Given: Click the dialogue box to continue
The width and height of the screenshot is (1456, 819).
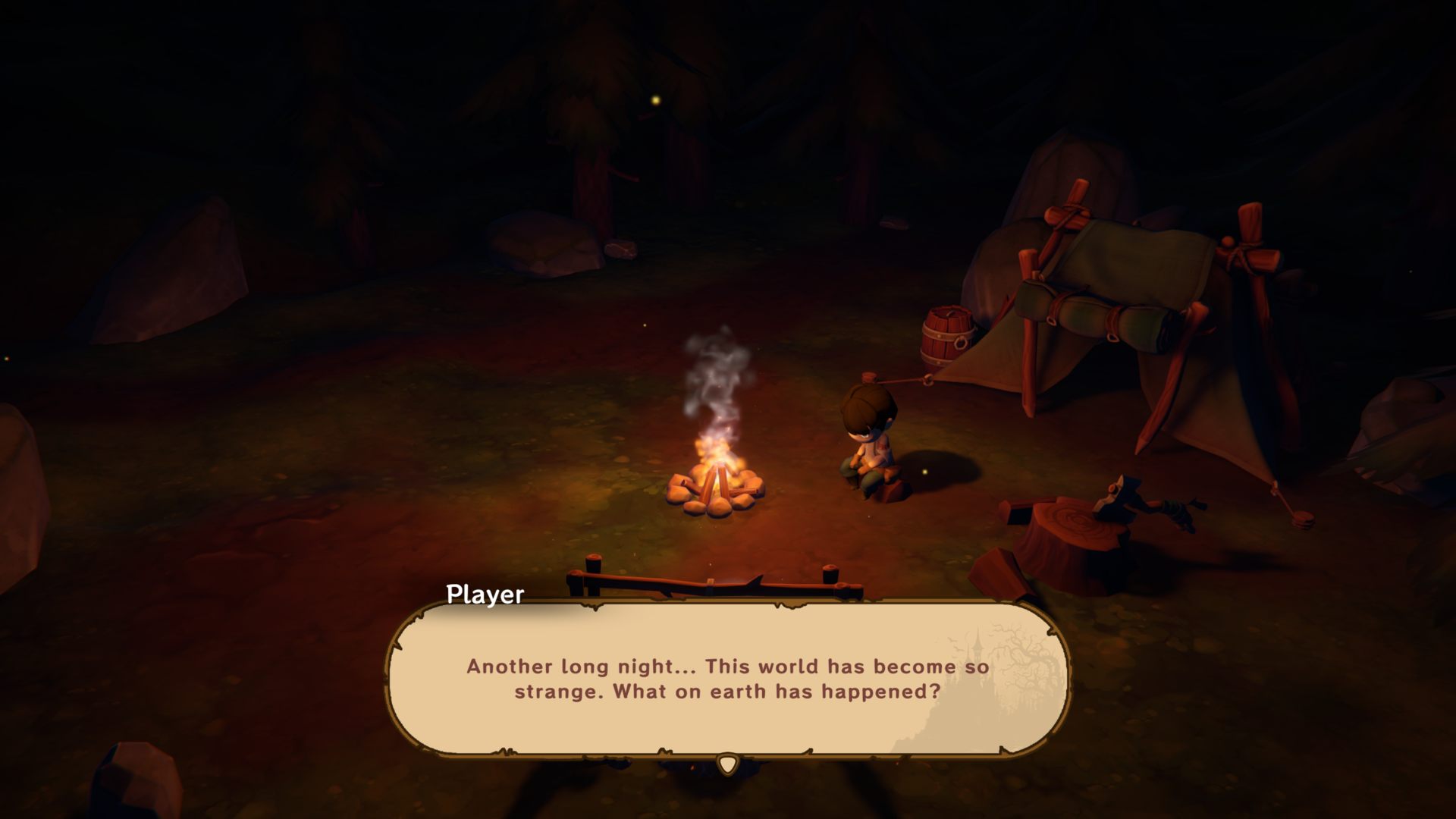Looking at the screenshot, I should tap(728, 679).
